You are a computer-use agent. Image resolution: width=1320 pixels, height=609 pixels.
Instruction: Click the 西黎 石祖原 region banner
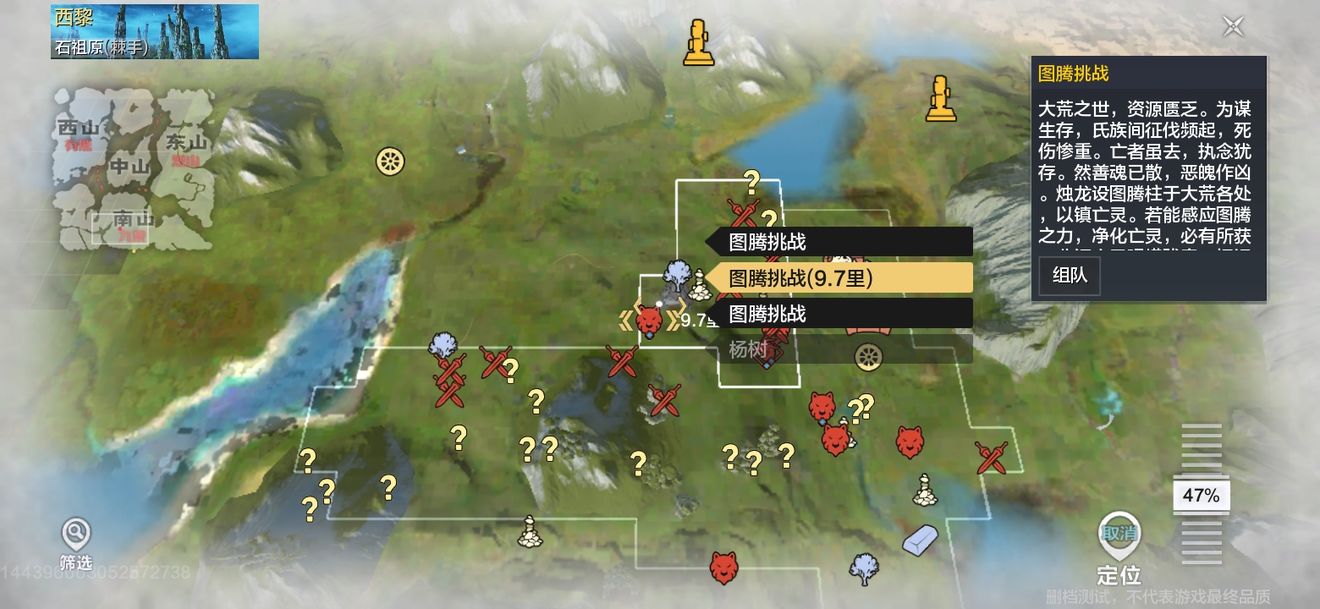pyautogui.click(x=155, y=31)
